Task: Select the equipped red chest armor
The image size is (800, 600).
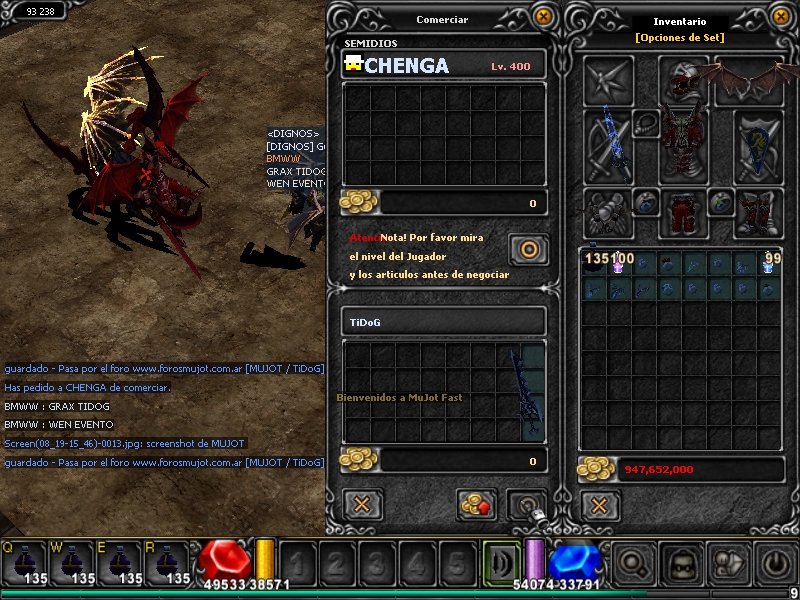Action: click(684, 145)
